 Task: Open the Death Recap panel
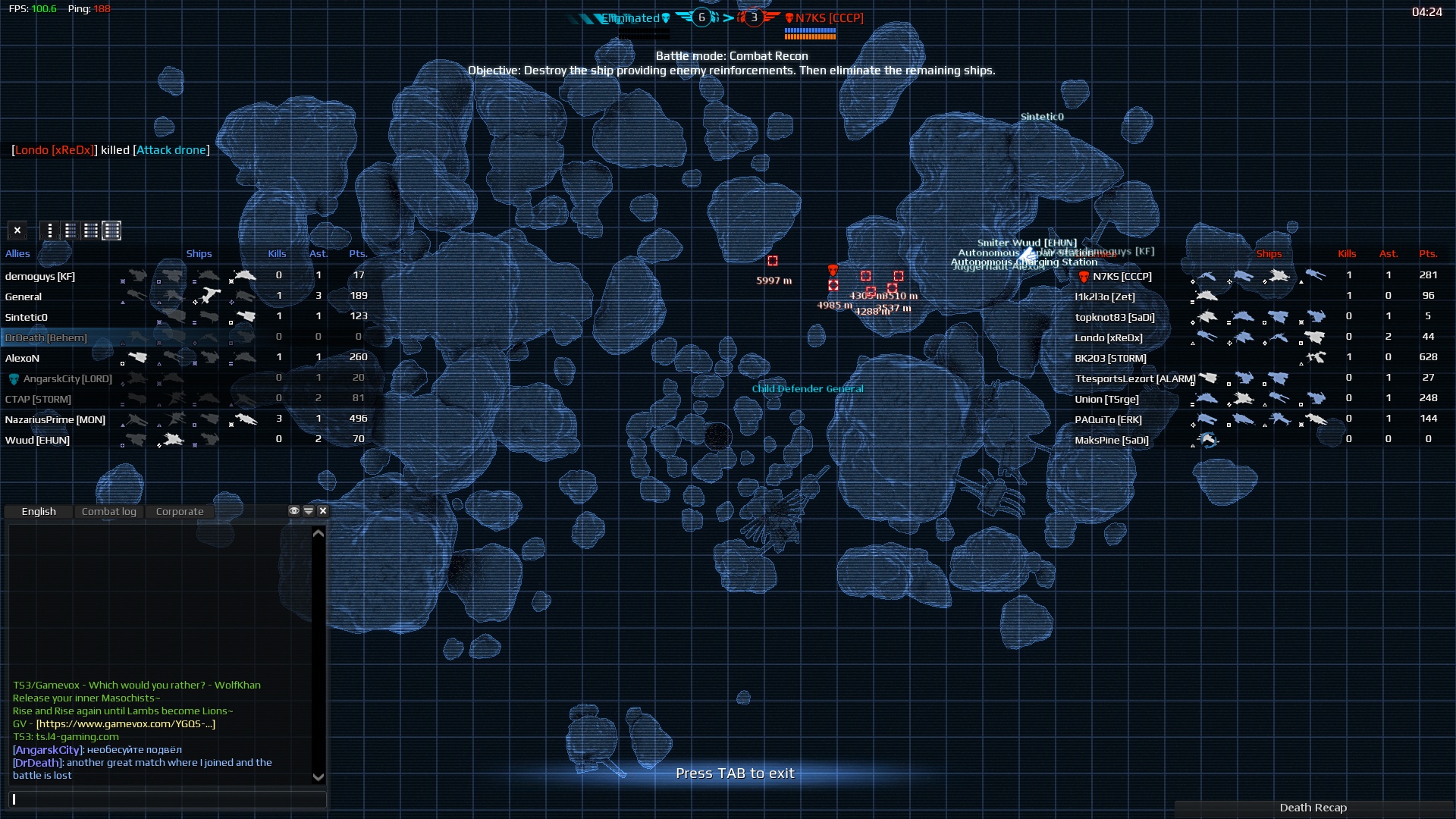(x=1313, y=807)
